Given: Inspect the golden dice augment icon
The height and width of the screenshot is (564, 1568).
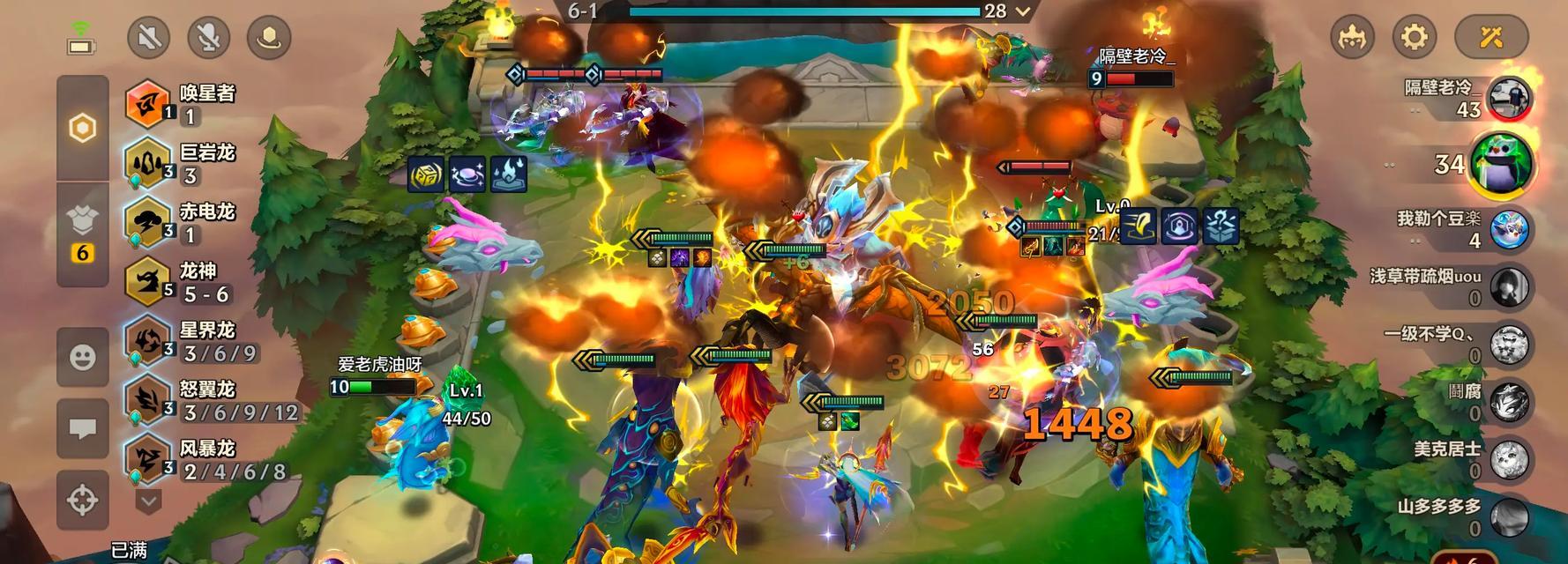Looking at the screenshot, I should (426, 174).
